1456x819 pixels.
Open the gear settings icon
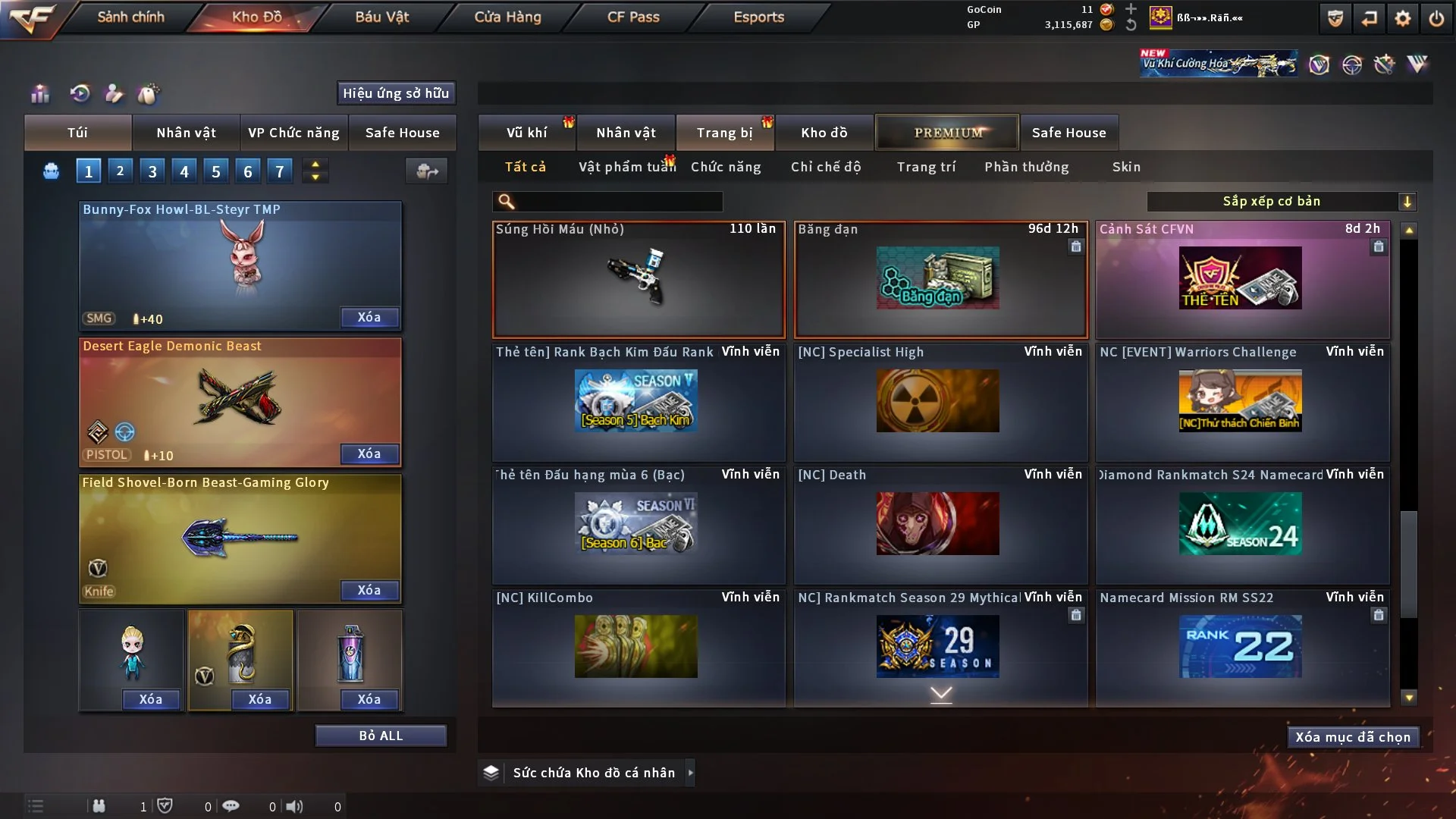[x=1403, y=18]
